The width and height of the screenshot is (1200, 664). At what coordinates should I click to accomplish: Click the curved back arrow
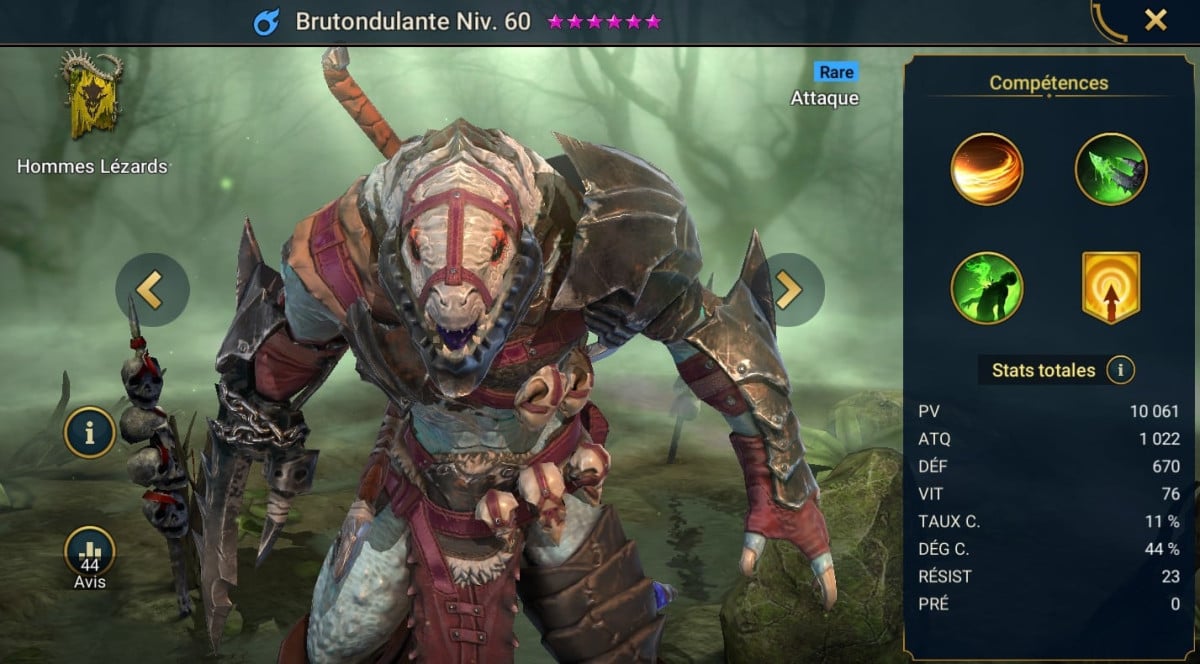(x=1108, y=20)
